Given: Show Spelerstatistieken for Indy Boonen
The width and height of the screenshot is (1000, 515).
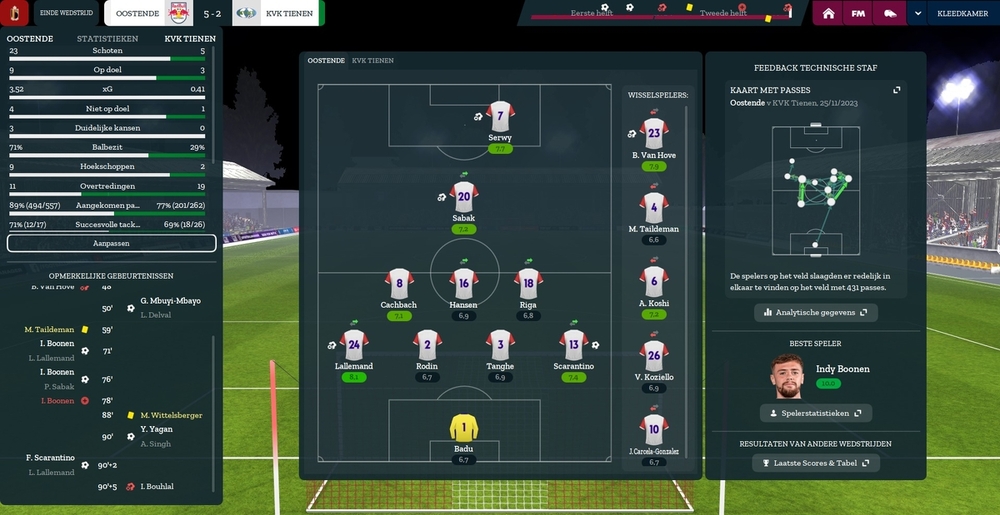Looking at the screenshot, I should (x=816, y=413).
